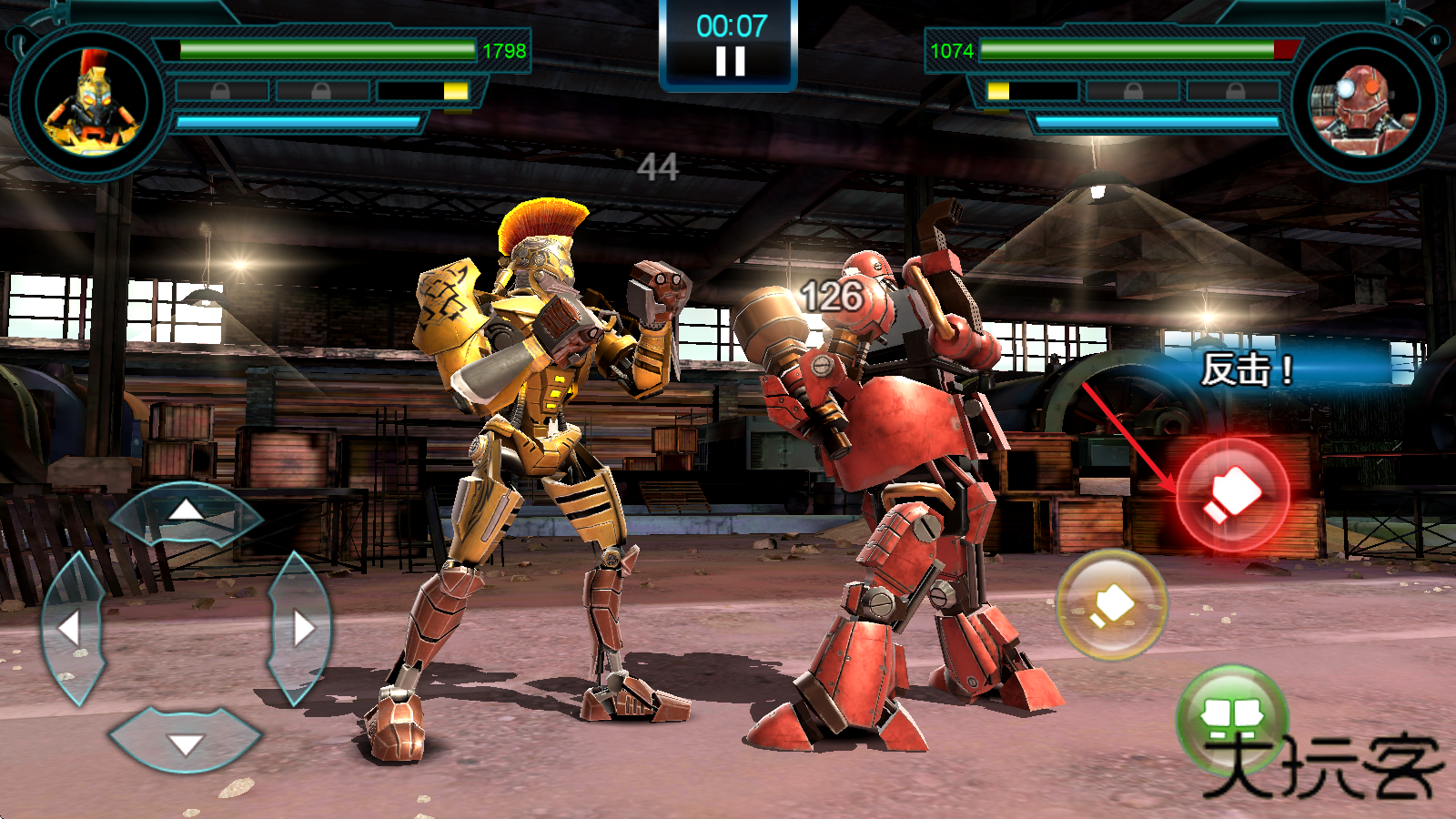Tap the red punch glove button
Image resolution: width=1456 pixels, height=819 pixels.
click(1233, 496)
